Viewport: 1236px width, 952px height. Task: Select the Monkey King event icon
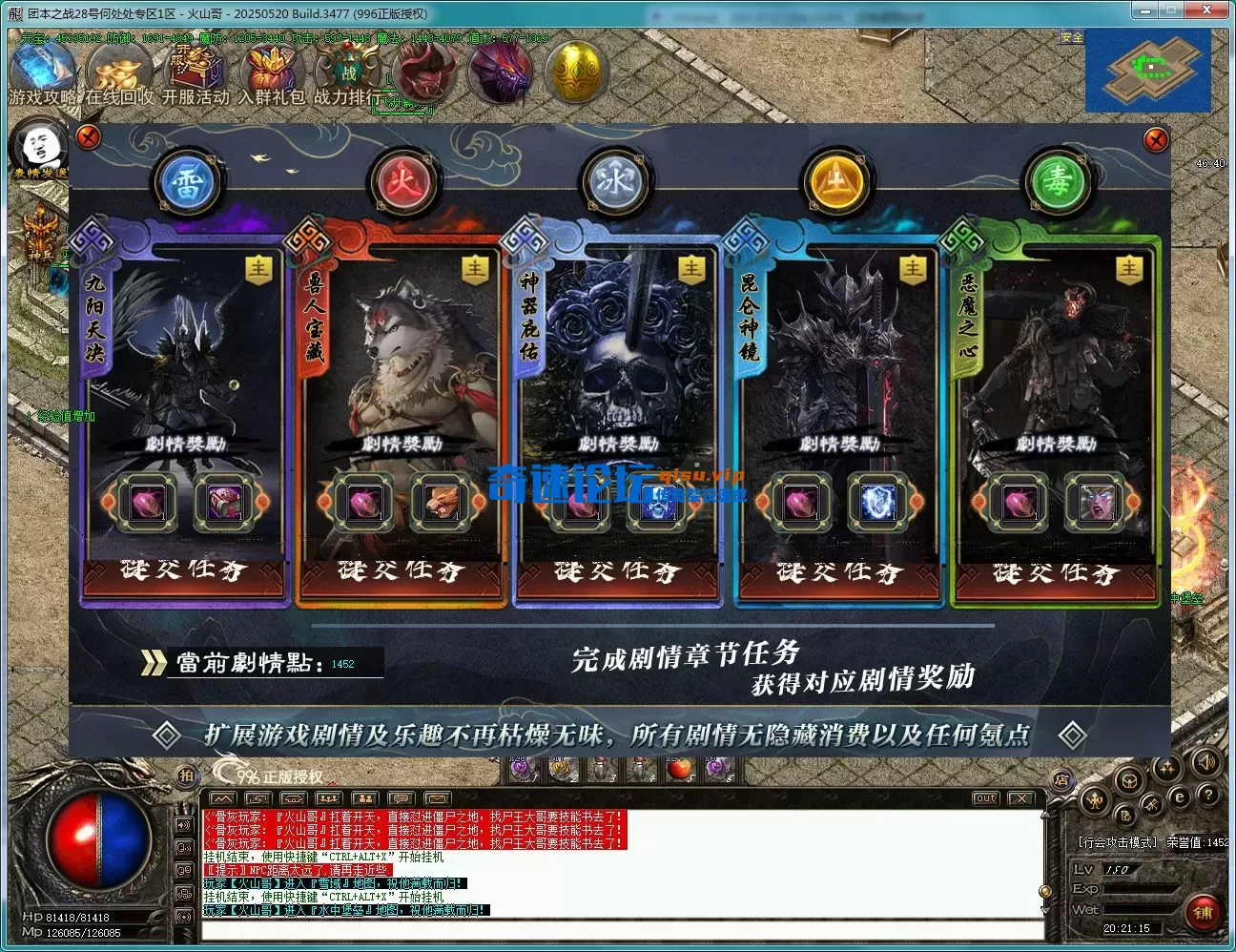pos(423,72)
